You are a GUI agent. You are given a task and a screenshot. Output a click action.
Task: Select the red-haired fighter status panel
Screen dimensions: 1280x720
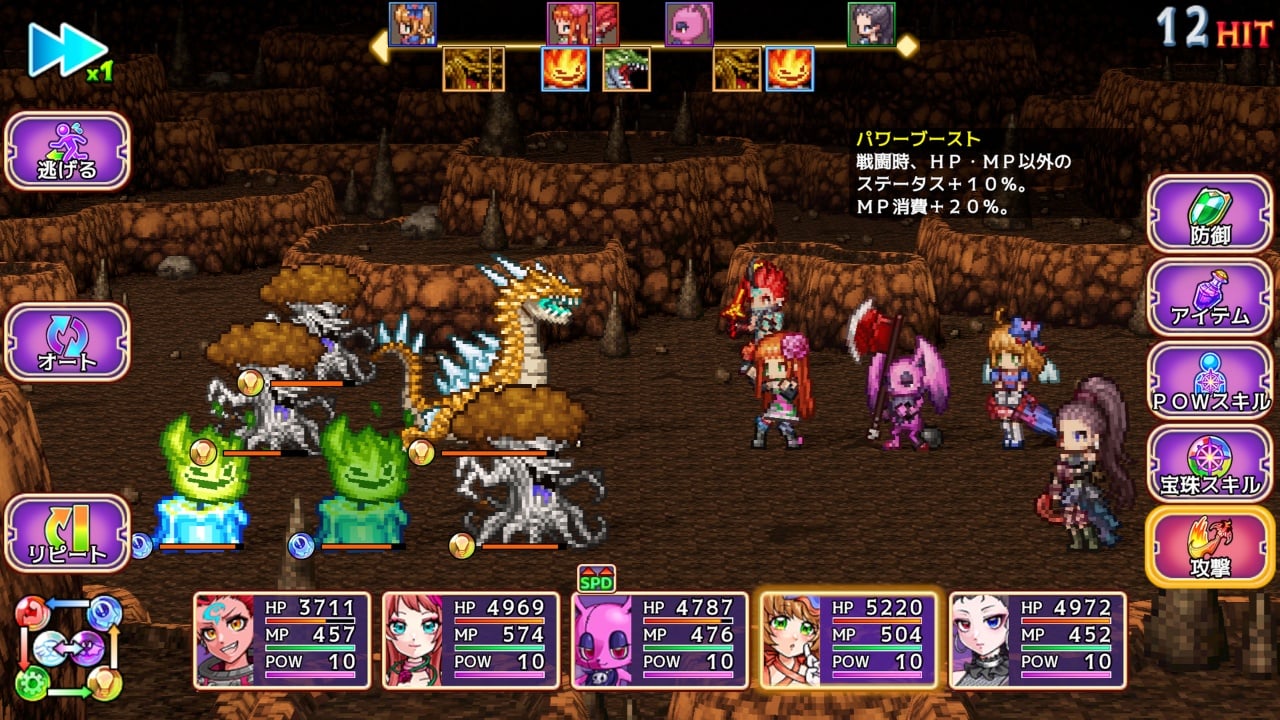(x=282, y=640)
